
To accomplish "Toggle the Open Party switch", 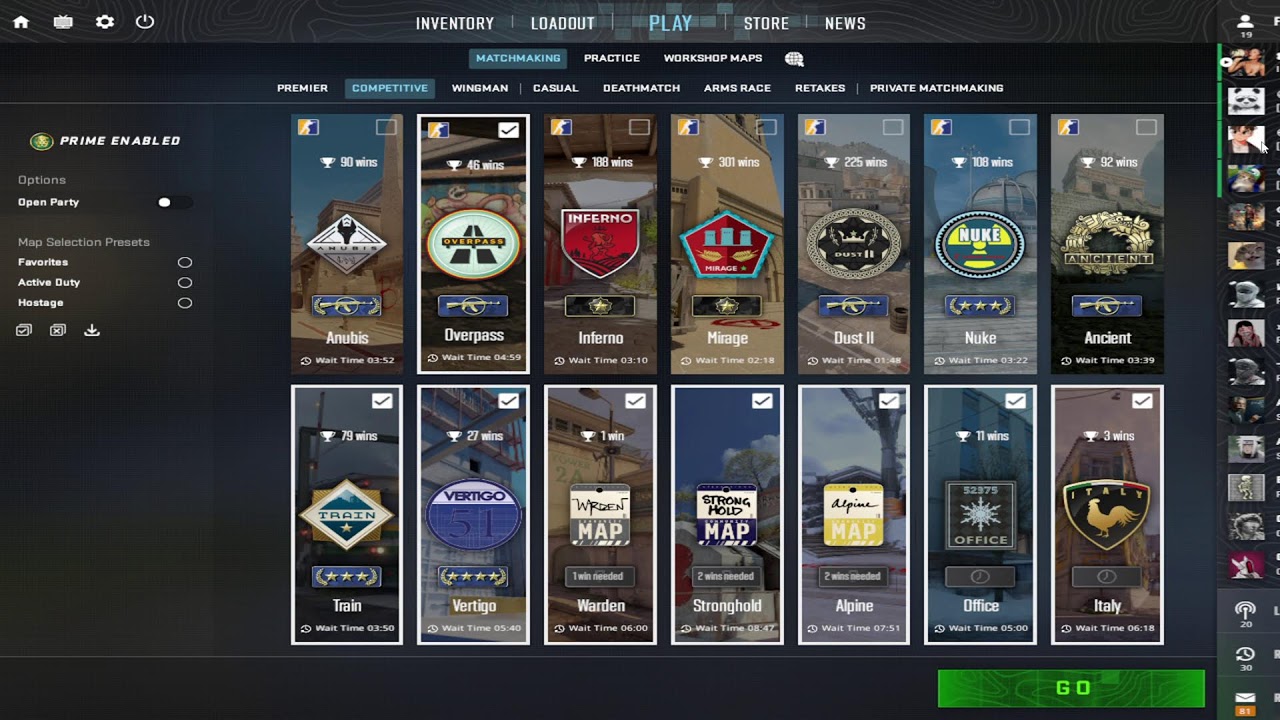I will (174, 202).
